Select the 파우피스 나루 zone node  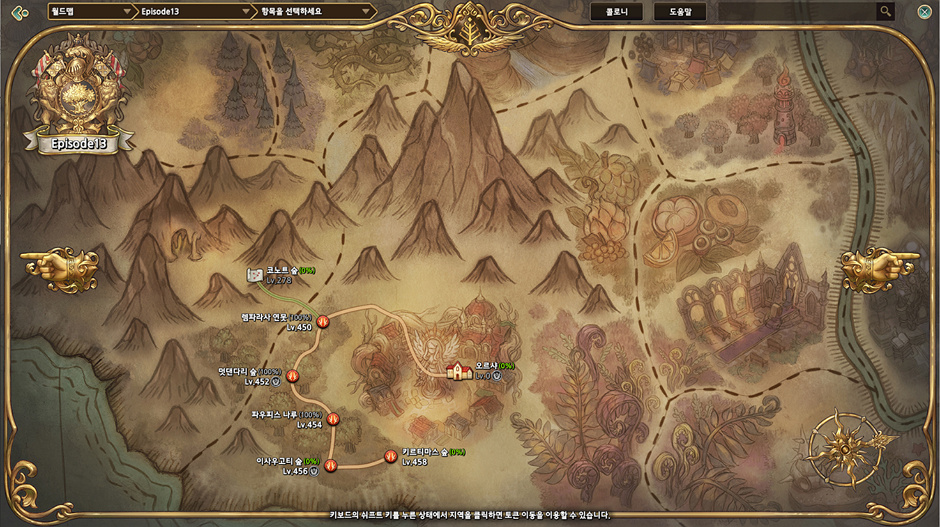[x=333, y=420]
